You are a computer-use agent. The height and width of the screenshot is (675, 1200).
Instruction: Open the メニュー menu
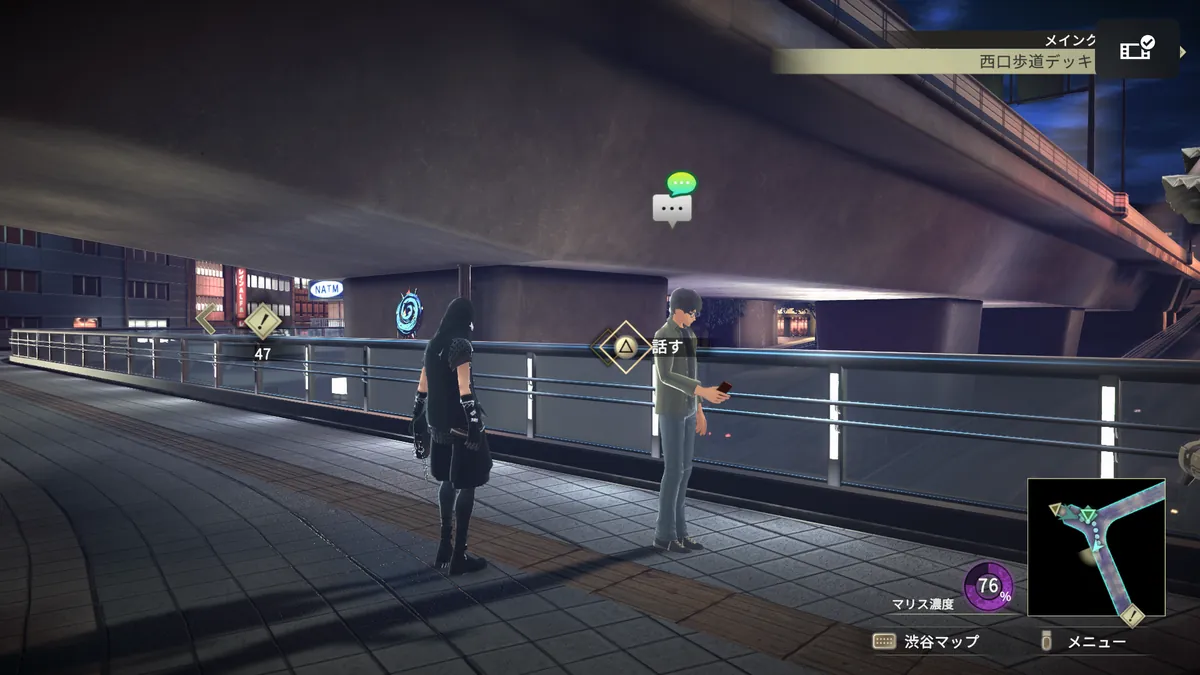point(1086,642)
